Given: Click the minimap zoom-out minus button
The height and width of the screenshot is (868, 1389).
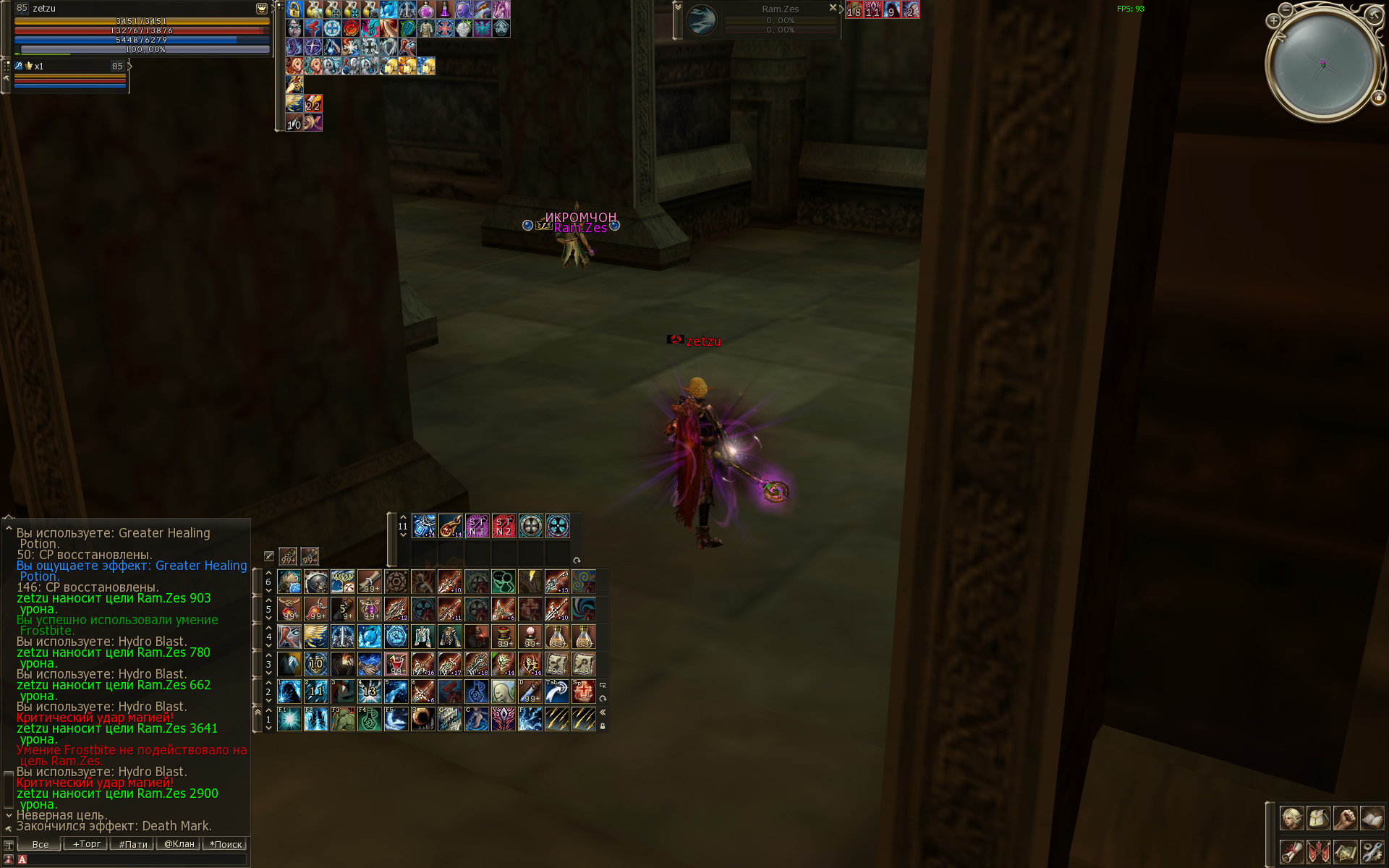Looking at the screenshot, I should tap(1286, 9).
